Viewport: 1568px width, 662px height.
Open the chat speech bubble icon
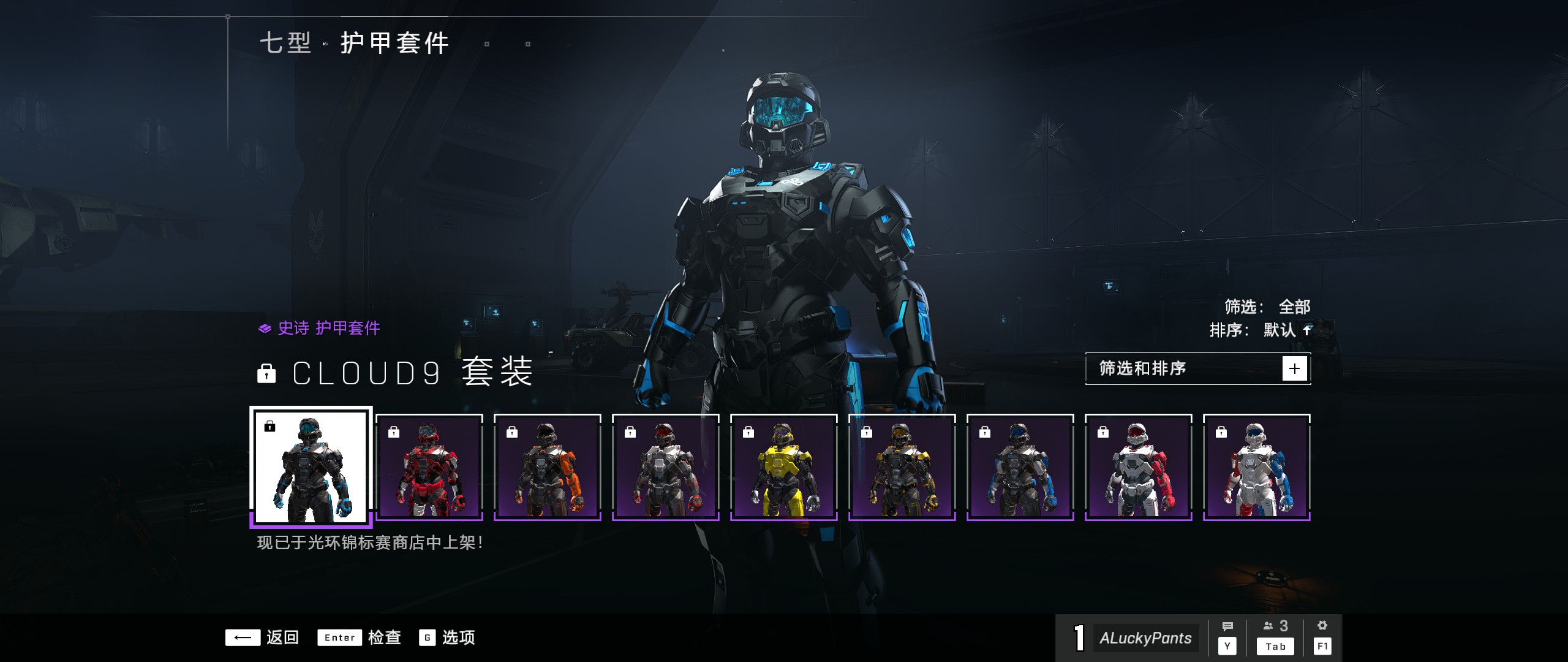(x=1227, y=637)
